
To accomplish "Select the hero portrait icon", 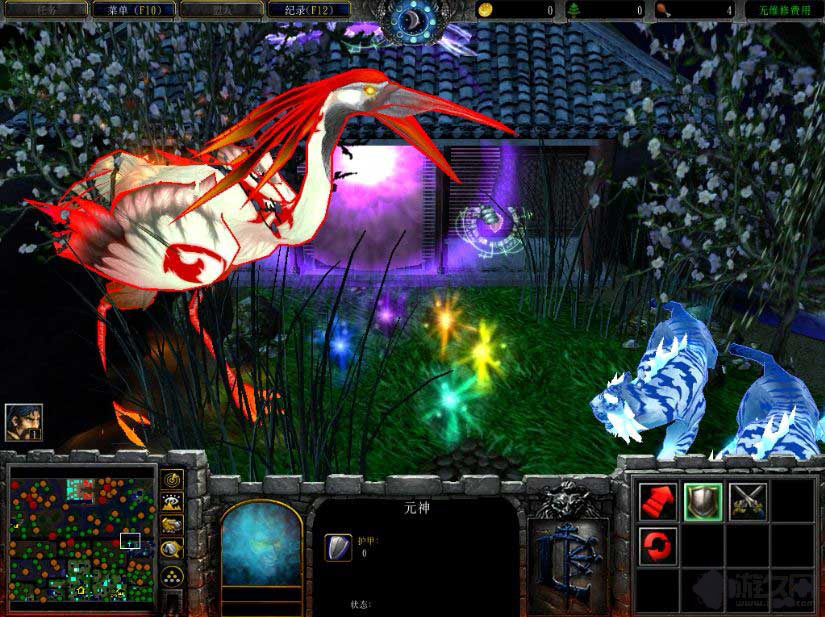I will pos(23,423).
